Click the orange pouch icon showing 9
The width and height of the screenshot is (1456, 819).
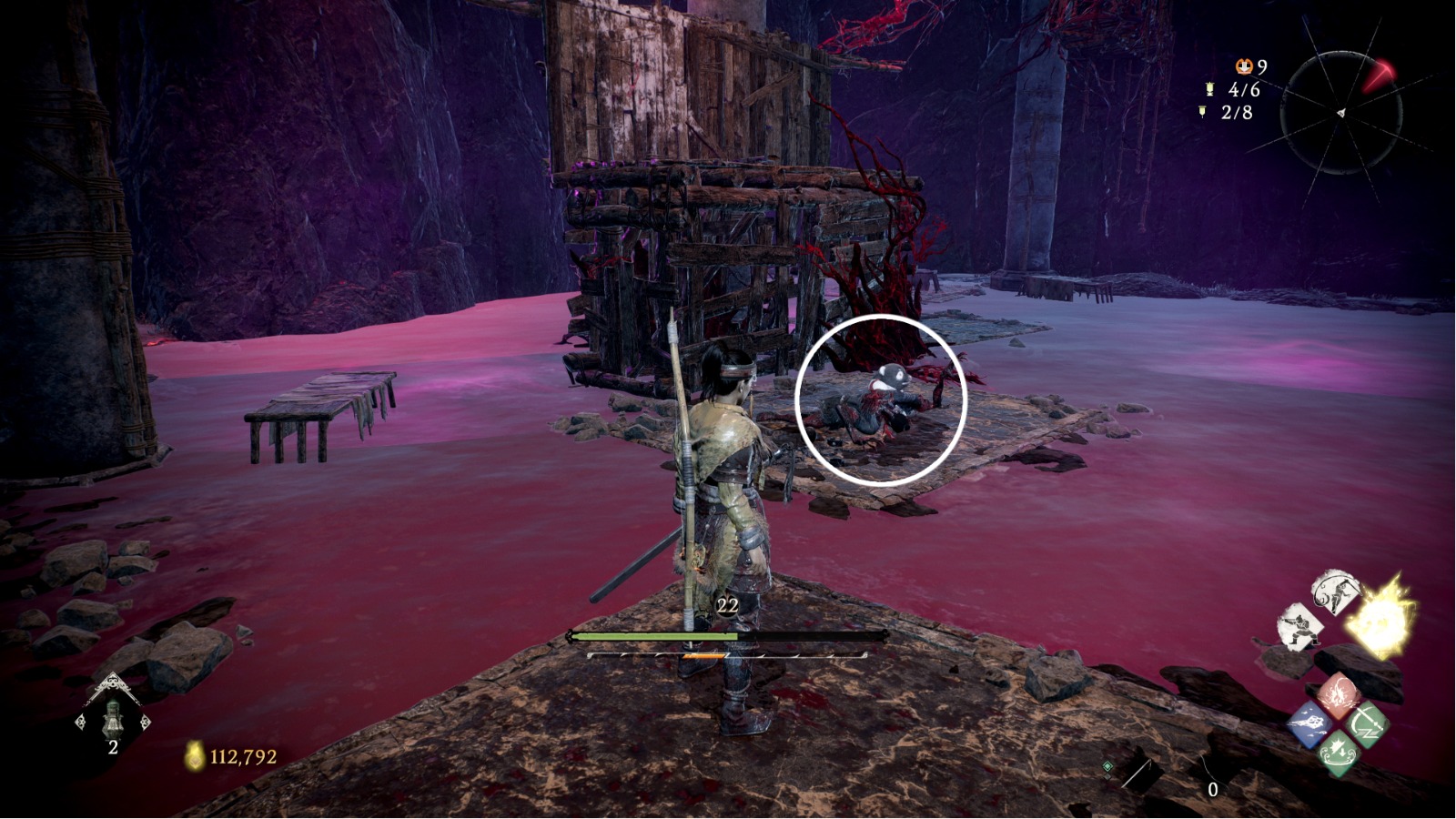(x=1244, y=66)
